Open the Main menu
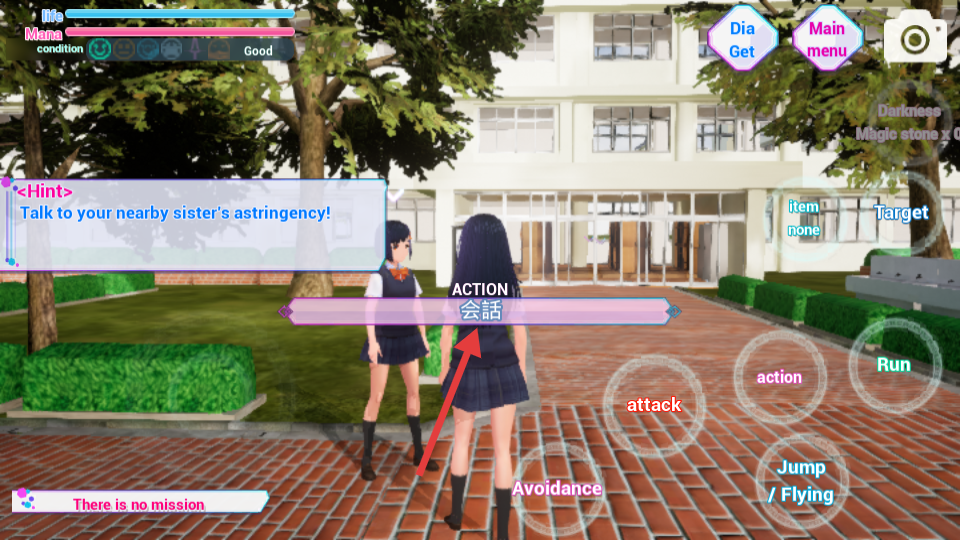 click(827, 40)
